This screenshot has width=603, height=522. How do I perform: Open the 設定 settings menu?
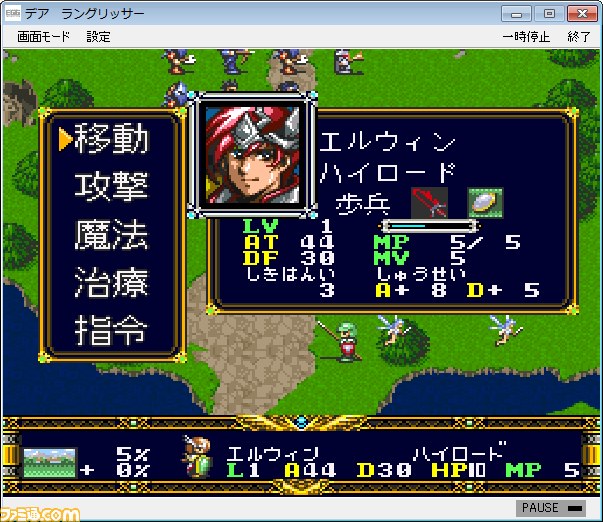click(98, 37)
